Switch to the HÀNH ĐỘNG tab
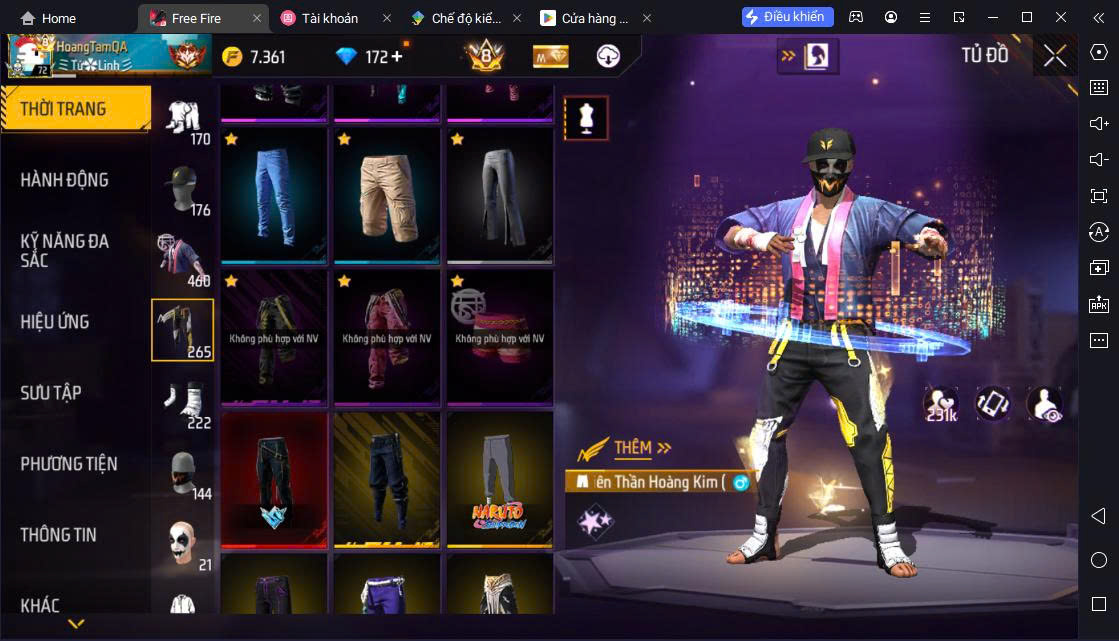The width and height of the screenshot is (1119, 641). pyautogui.click(x=65, y=180)
